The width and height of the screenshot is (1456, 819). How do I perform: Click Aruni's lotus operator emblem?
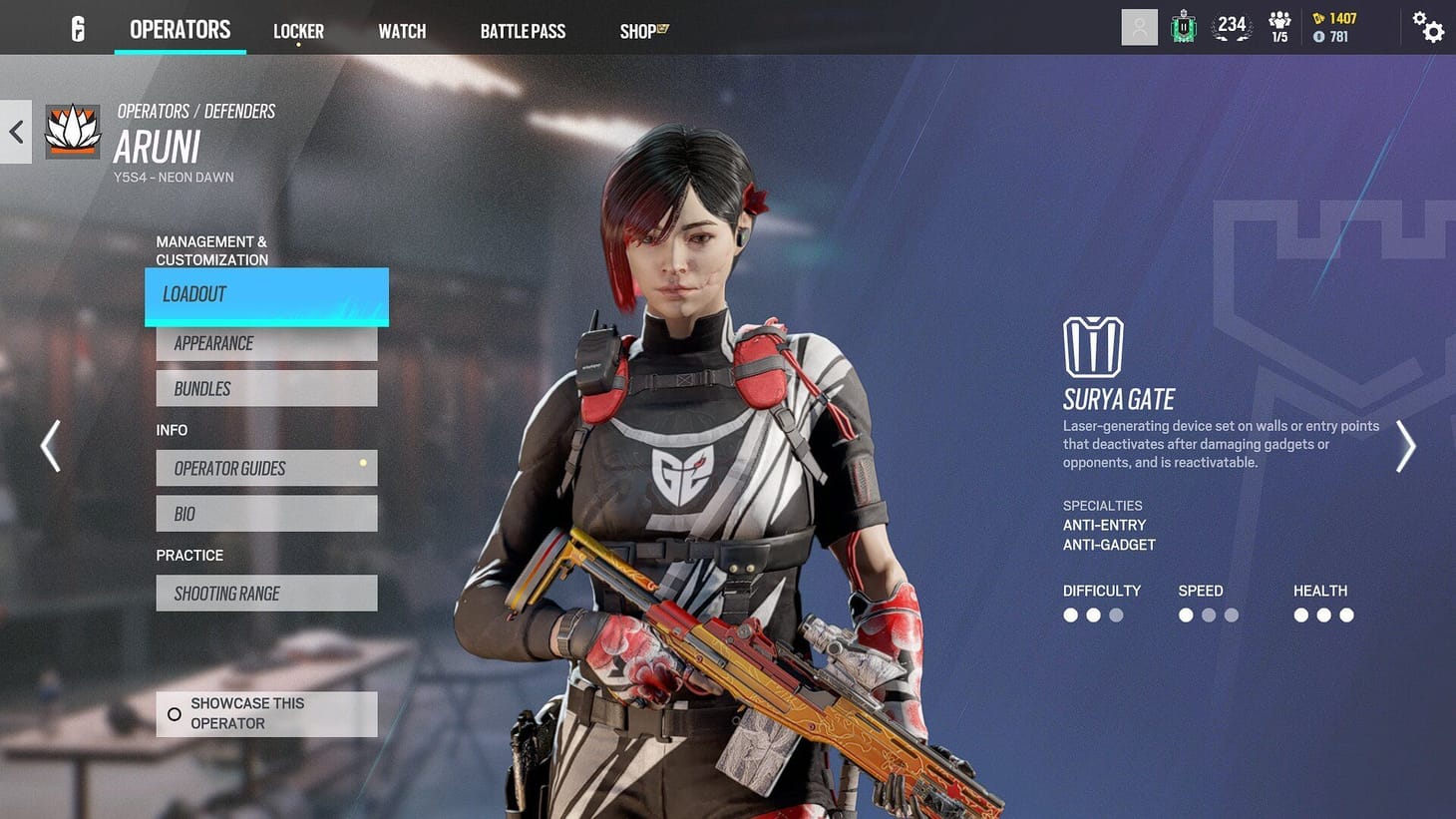72,130
